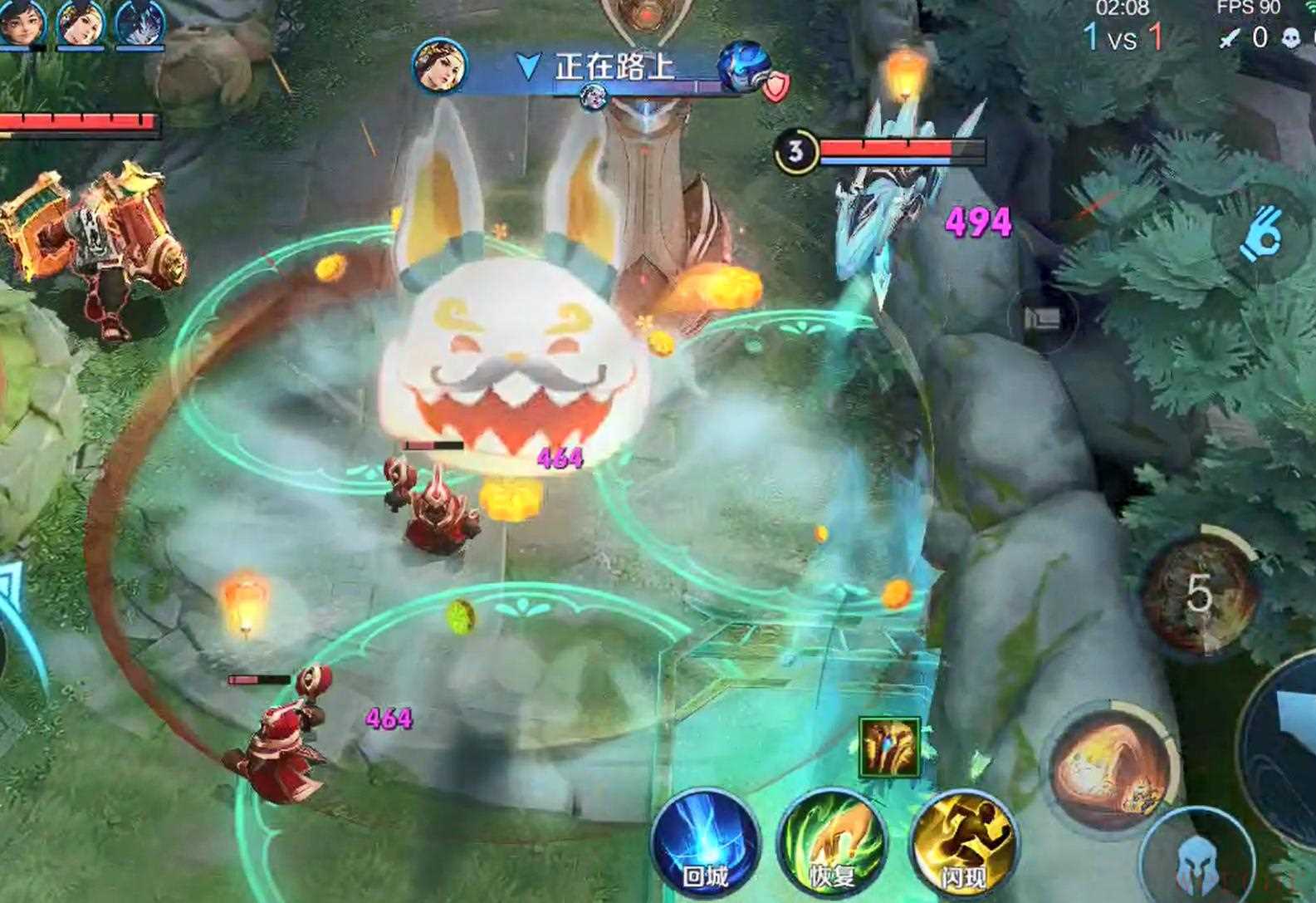
Task: Select the blonde woman hero portrait
Action: (x=81, y=22)
